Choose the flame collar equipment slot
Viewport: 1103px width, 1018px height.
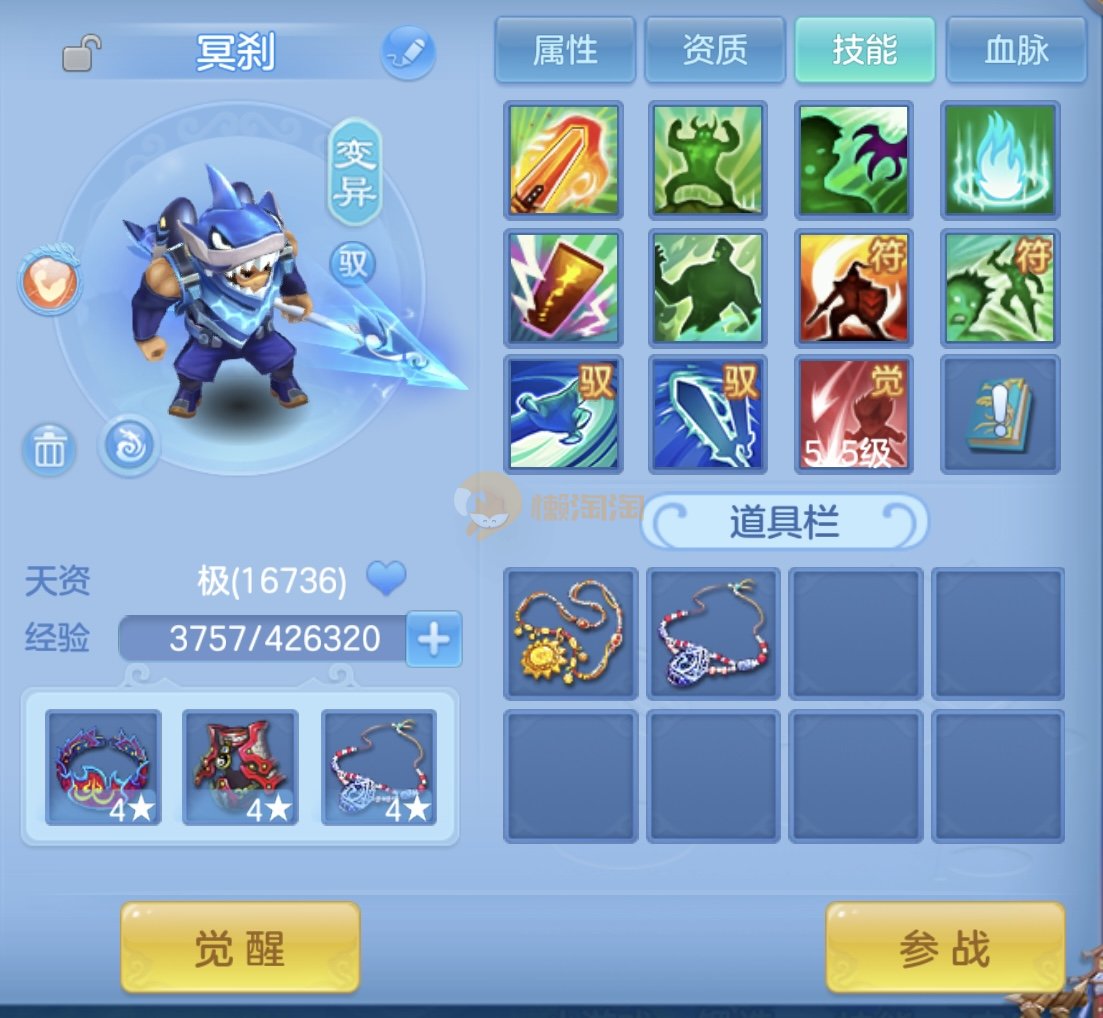103,767
